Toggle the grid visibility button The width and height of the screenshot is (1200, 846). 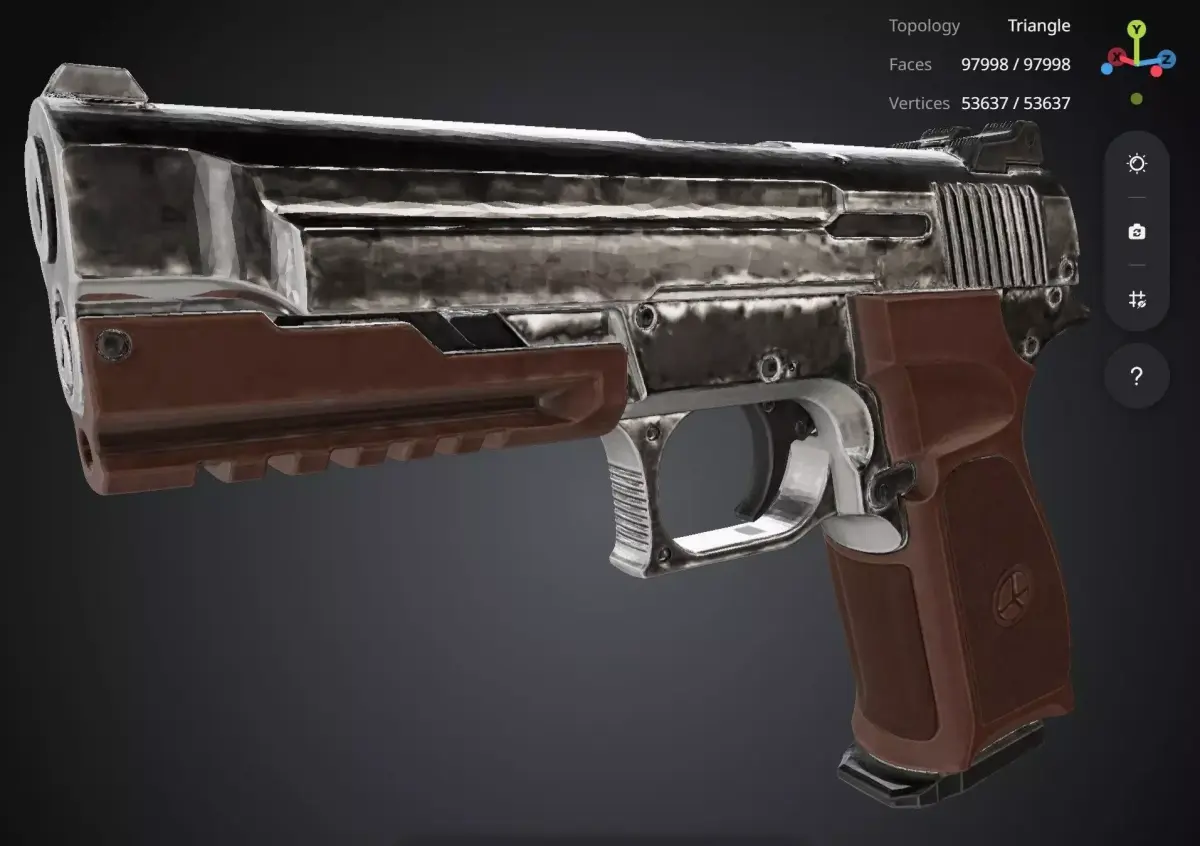pos(1137,299)
